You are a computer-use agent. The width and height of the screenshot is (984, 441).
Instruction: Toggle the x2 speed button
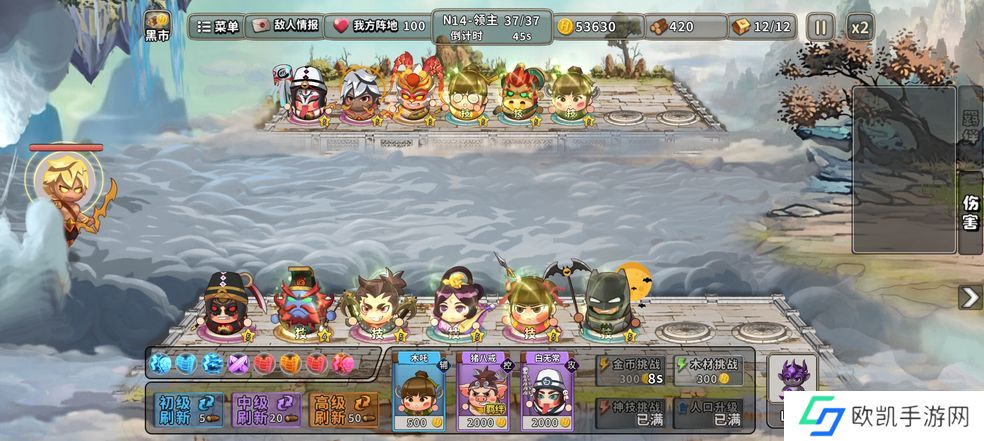coord(859,27)
